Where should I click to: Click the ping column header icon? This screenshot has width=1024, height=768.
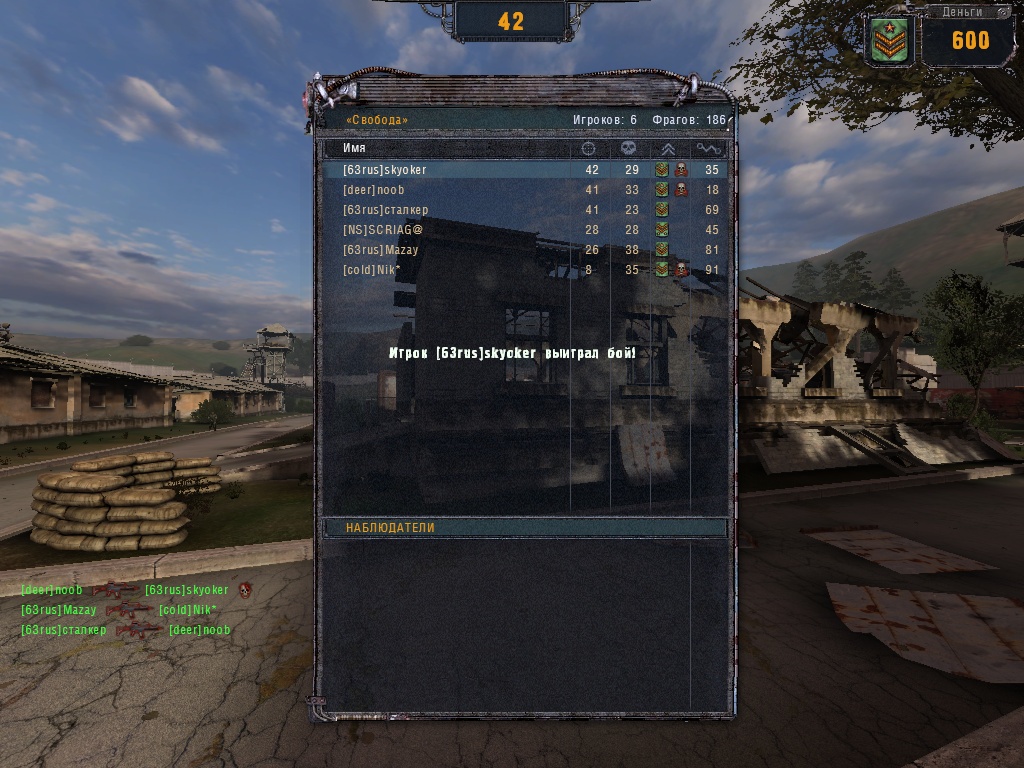pyautogui.click(x=709, y=148)
